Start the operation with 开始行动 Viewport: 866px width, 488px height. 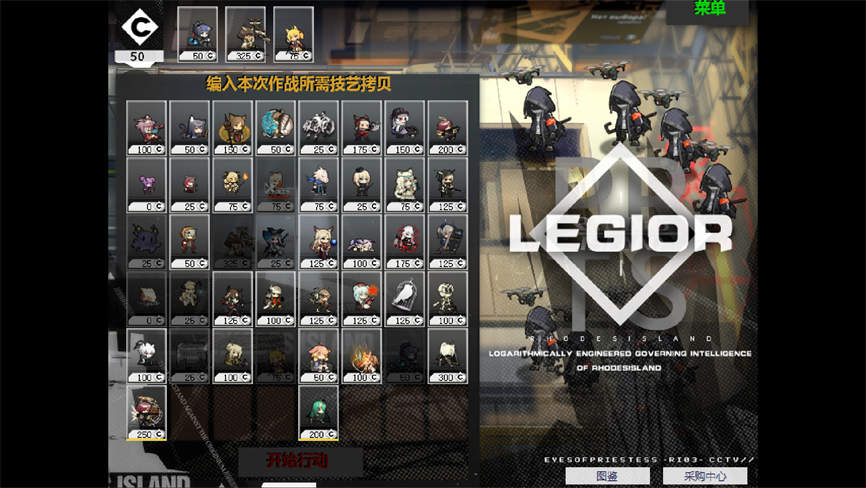point(299,461)
